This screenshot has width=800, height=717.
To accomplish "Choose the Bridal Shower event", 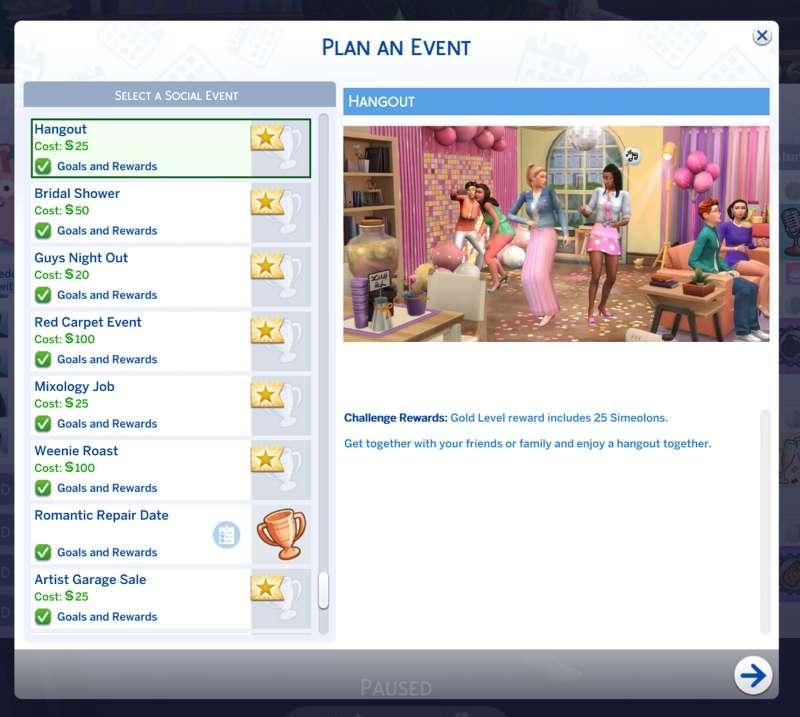I will [x=140, y=202].
